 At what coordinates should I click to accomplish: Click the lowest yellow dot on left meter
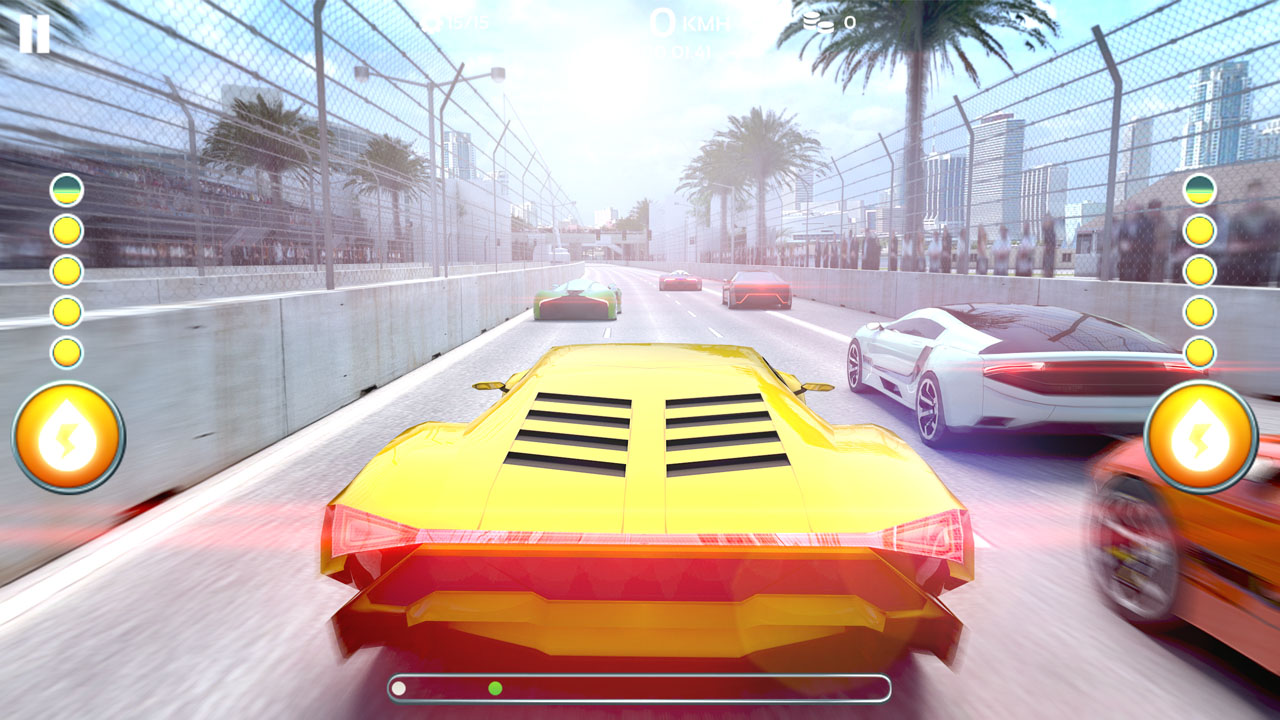click(64, 348)
